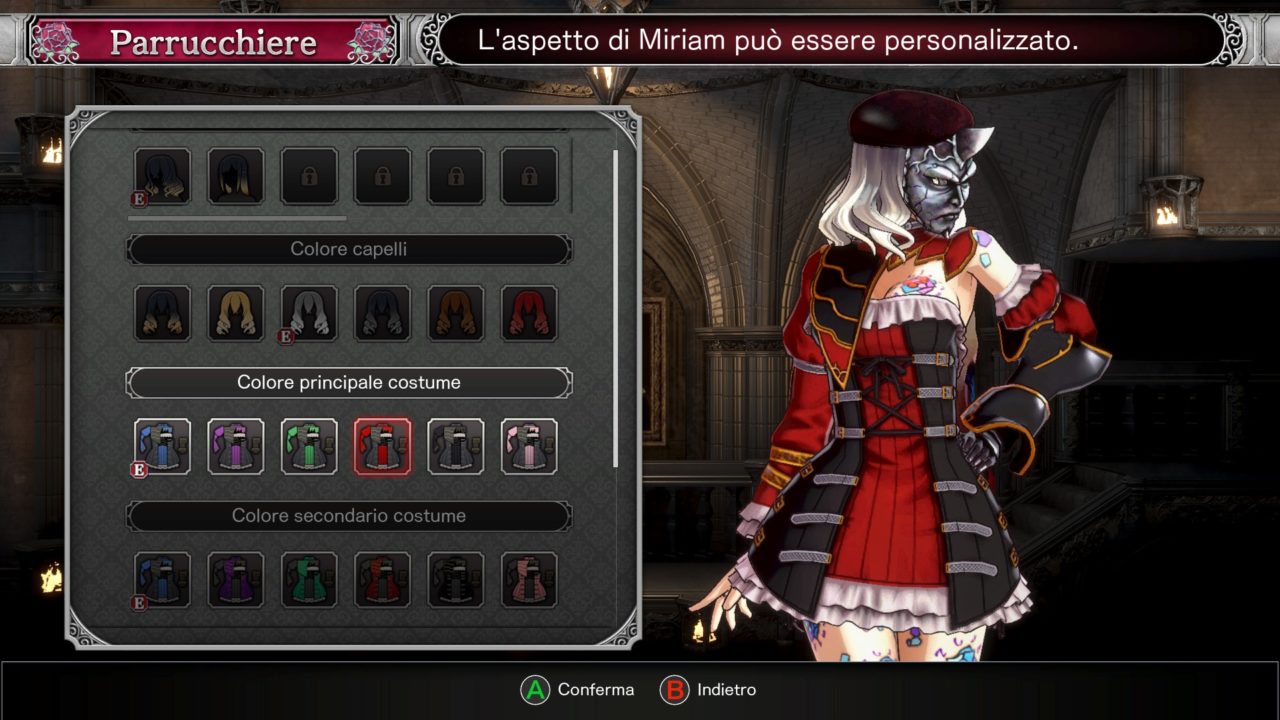1280x720 pixels.
Task: Pick the red secondary costume color
Action: tap(382, 580)
